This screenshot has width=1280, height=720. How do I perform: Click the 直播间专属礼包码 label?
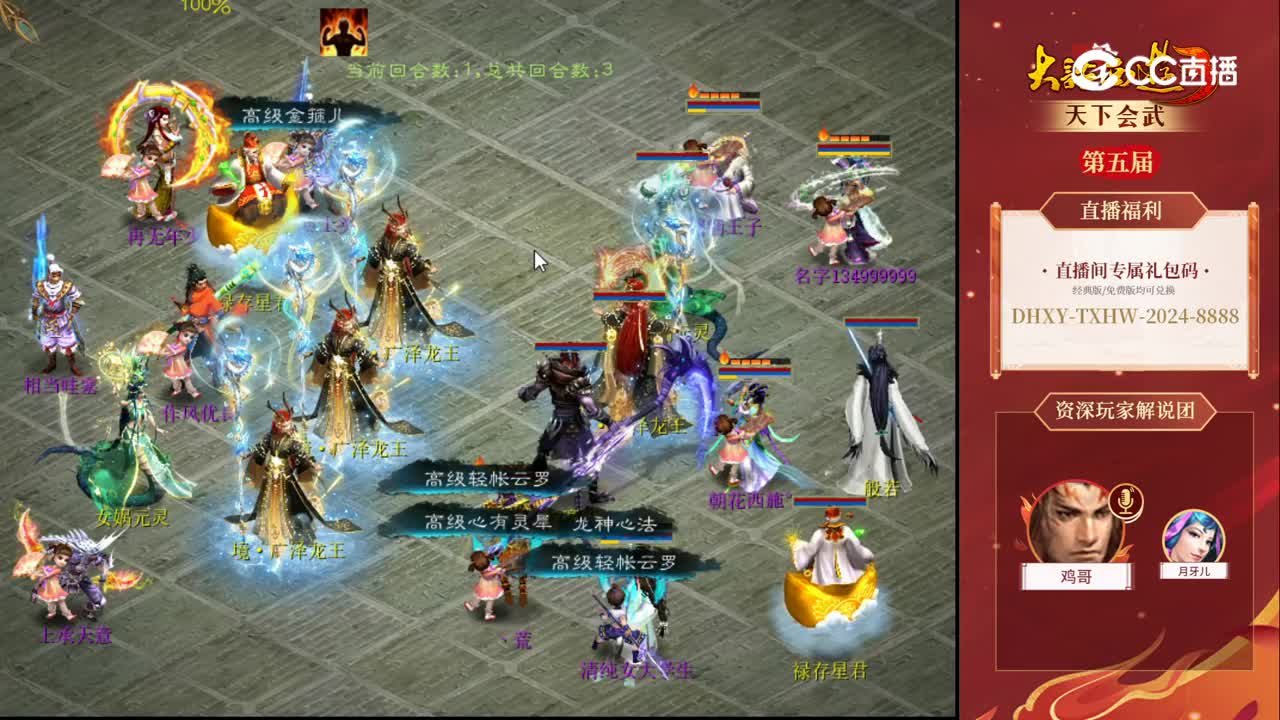click(1126, 271)
